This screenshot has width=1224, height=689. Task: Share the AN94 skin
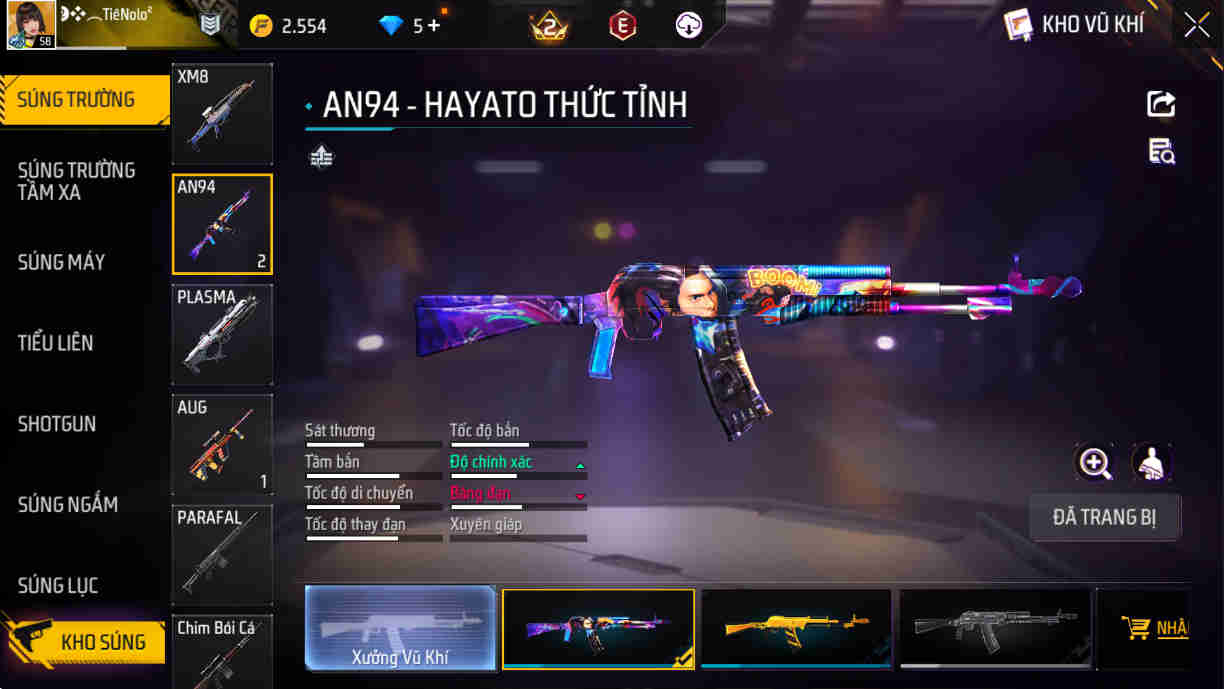[x=1161, y=104]
